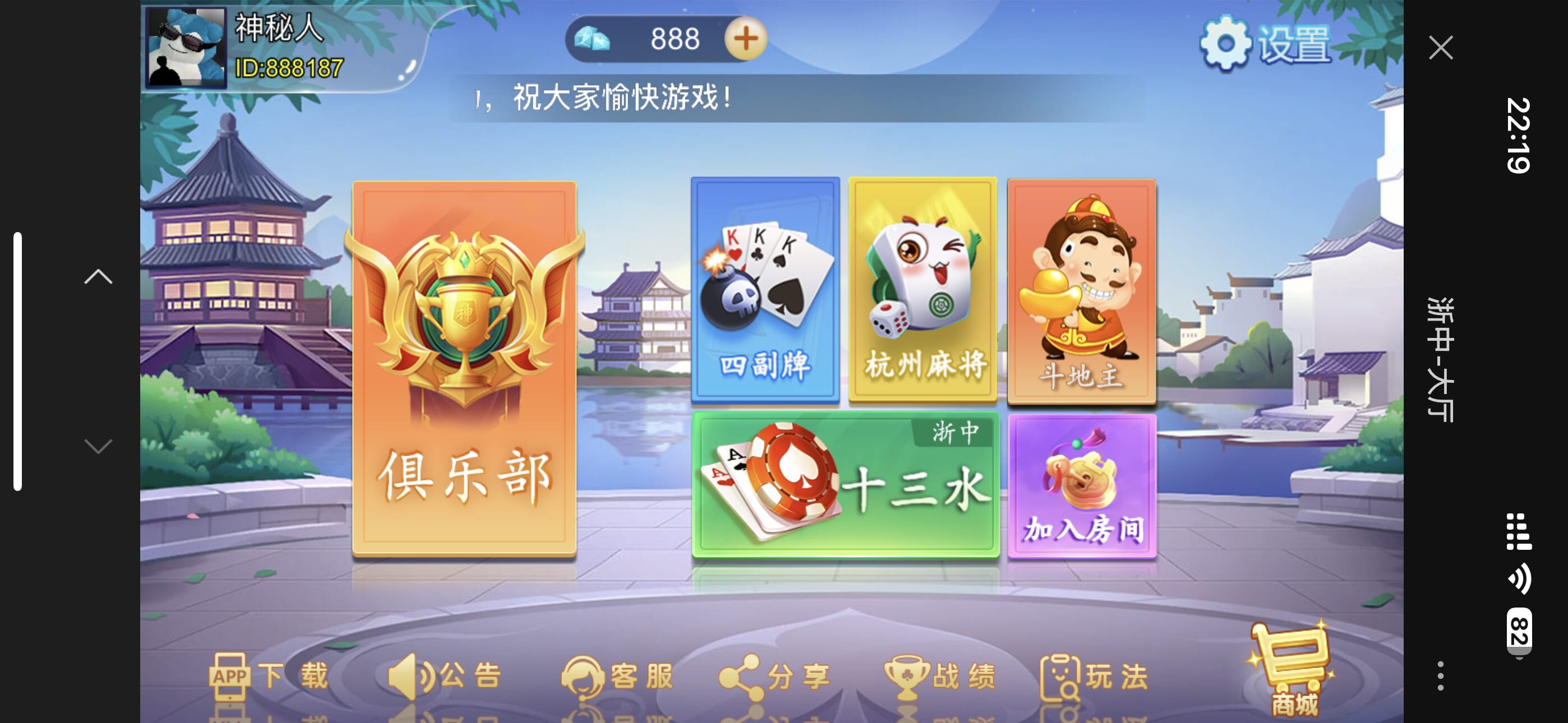
Task: Tap the APP 下载 download button
Action: coord(269,676)
